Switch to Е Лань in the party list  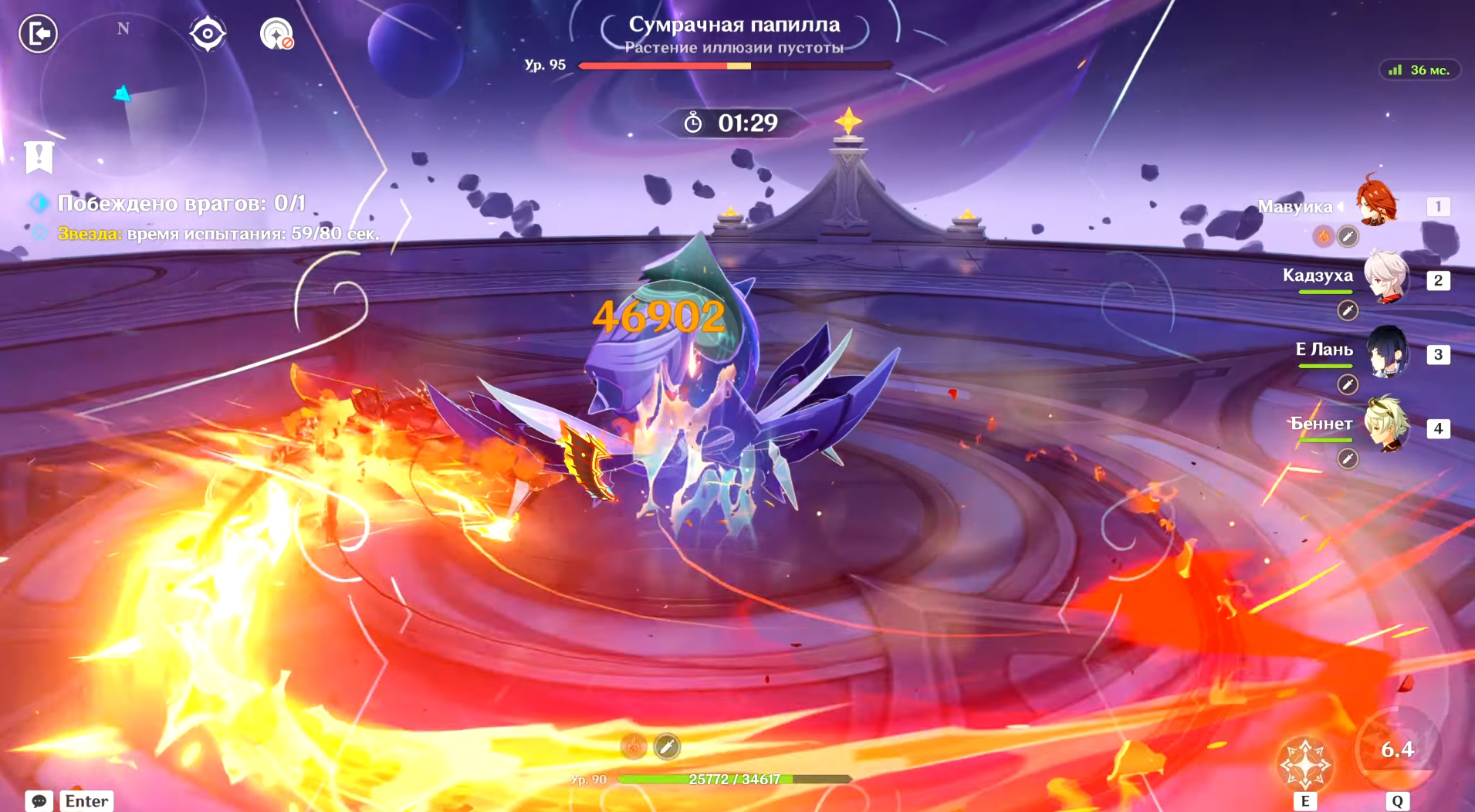point(1387,351)
